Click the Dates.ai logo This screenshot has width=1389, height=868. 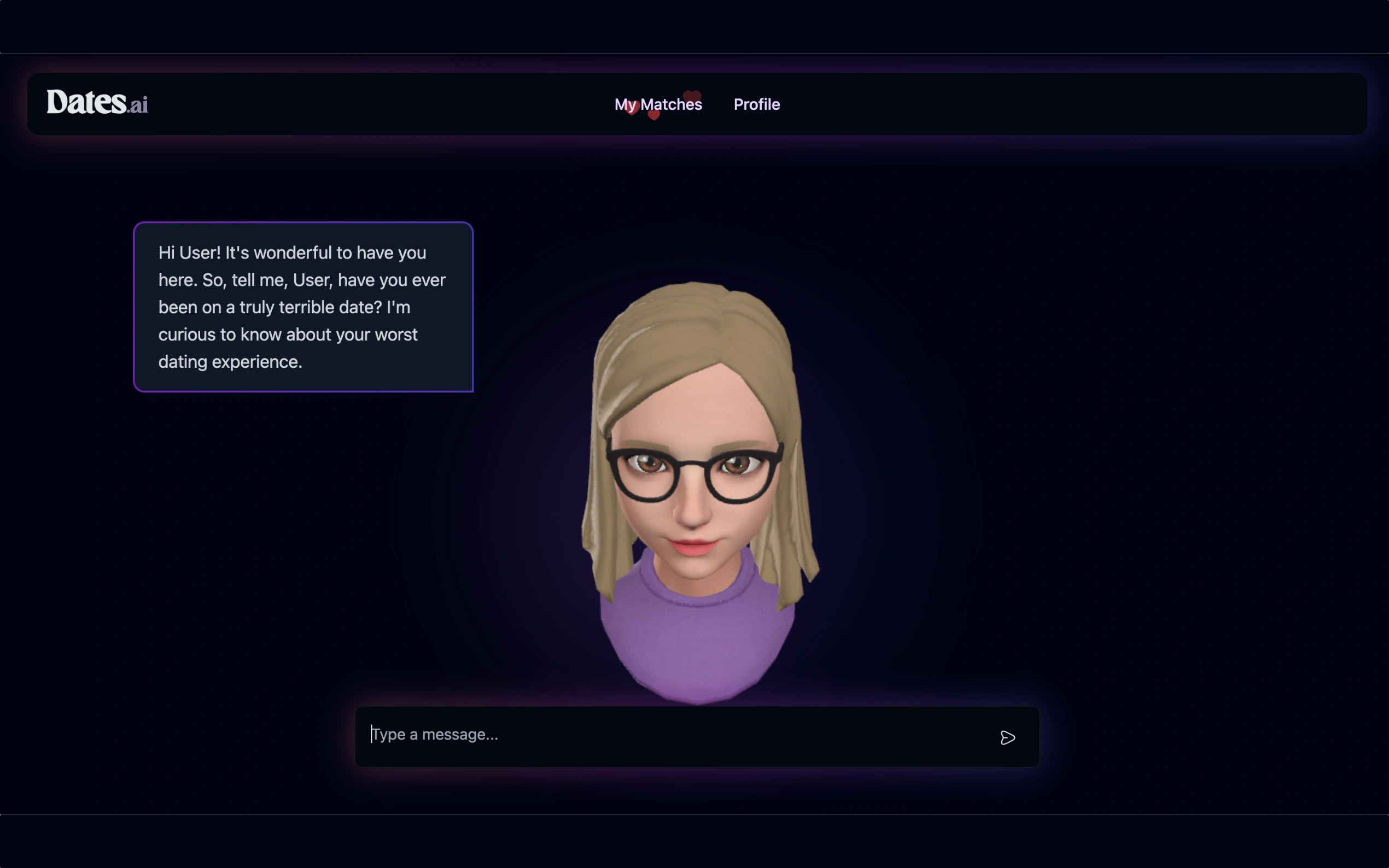[x=97, y=103]
